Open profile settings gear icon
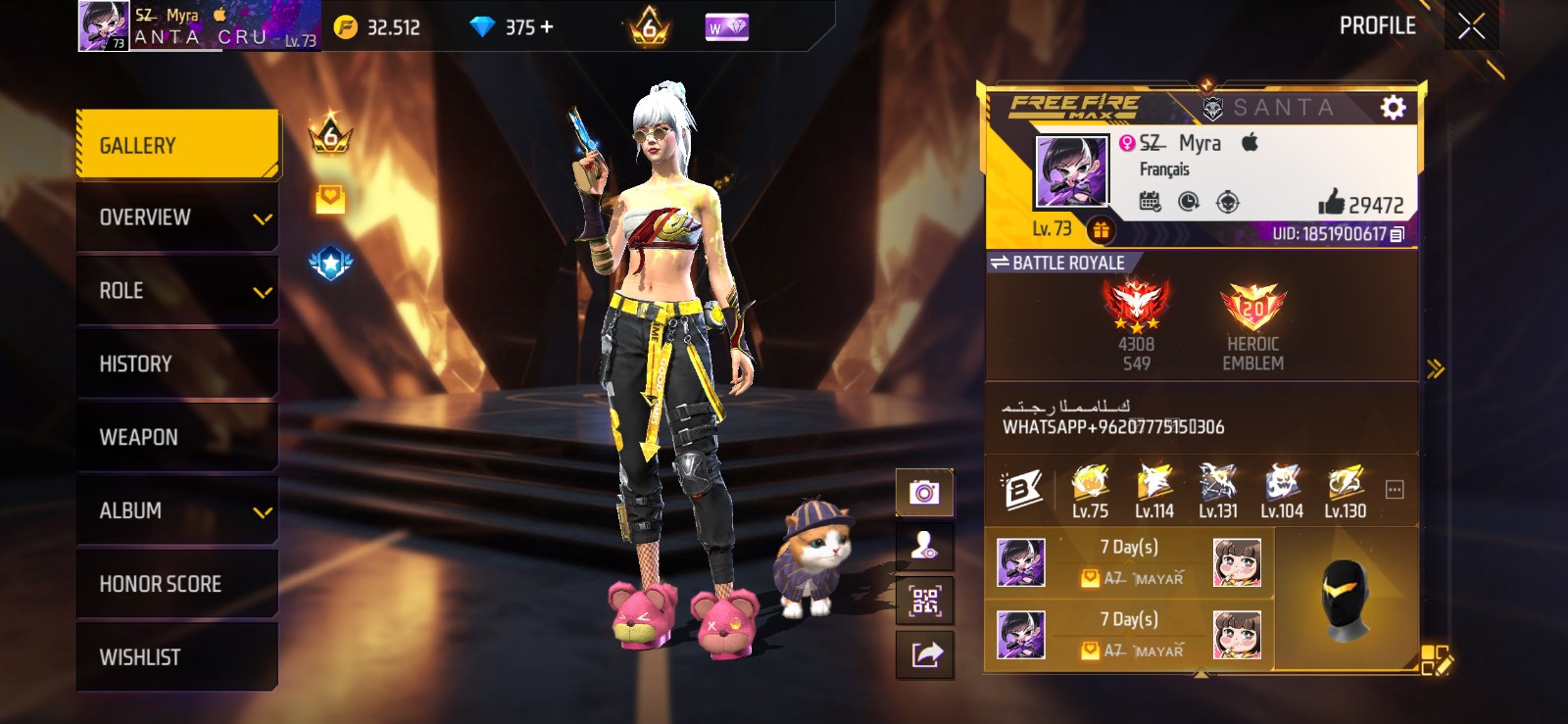This screenshot has width=1568, height=724. point(1393,108)
